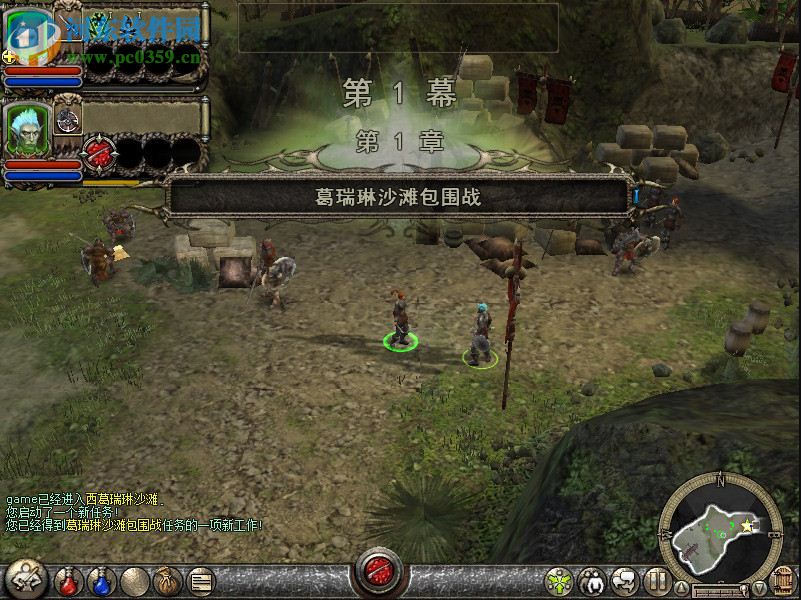Activate the elf's red power ability
The image size is (801, 600).
point(98,153)
